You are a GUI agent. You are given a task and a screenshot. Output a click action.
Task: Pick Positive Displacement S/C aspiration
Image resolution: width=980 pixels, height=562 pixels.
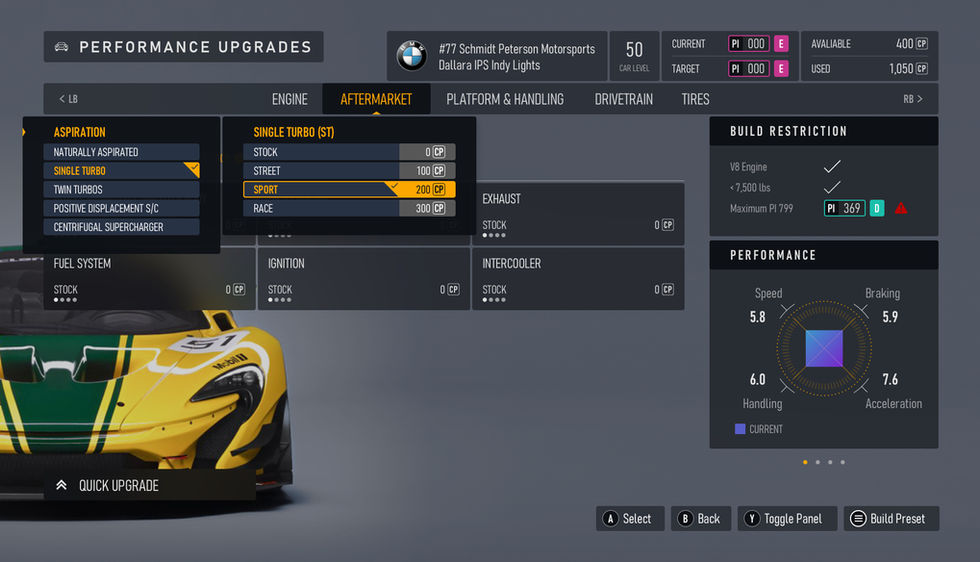(121, 208)
